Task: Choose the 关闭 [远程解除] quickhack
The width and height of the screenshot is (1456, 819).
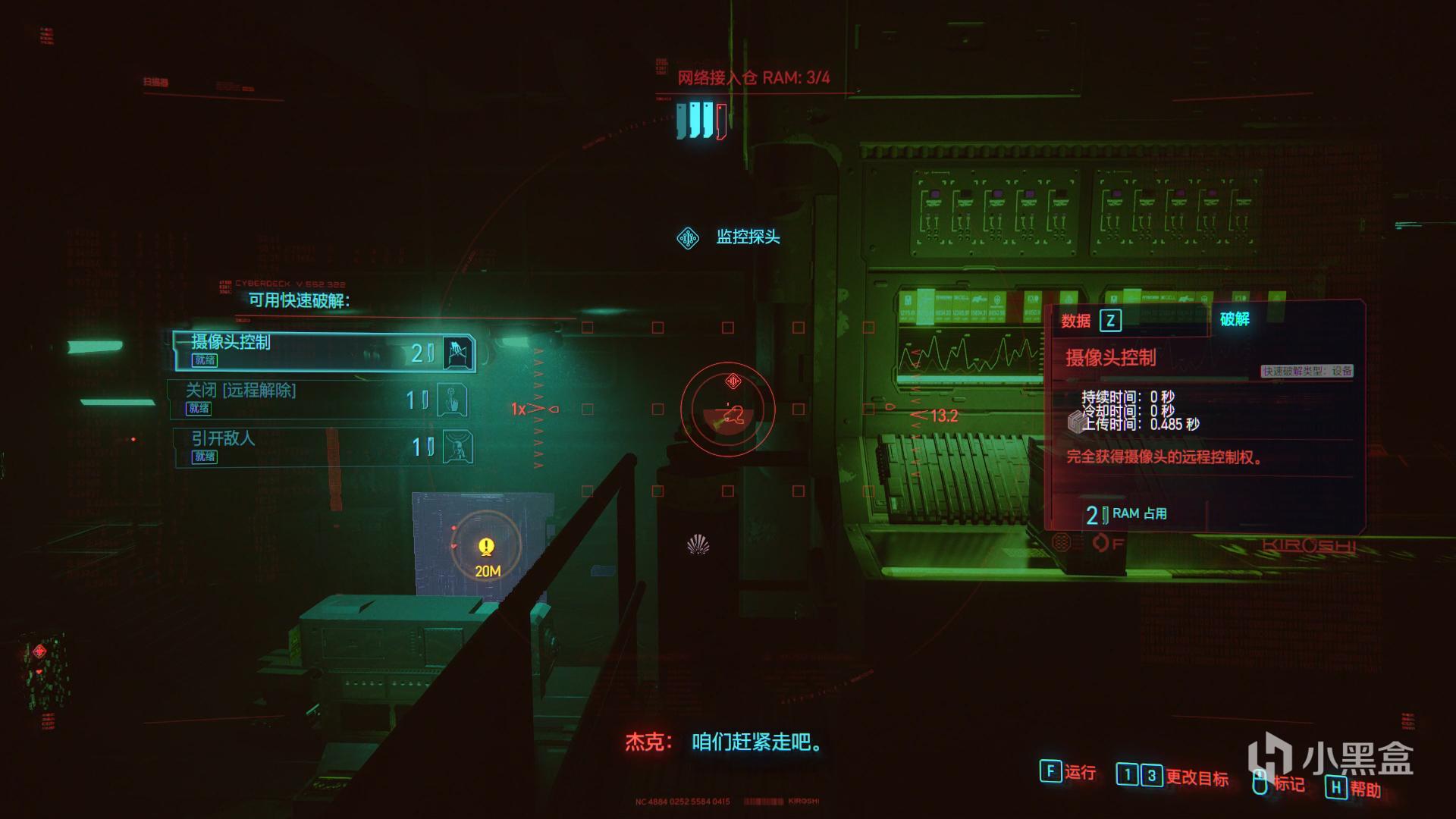Action: click(318, 399)
